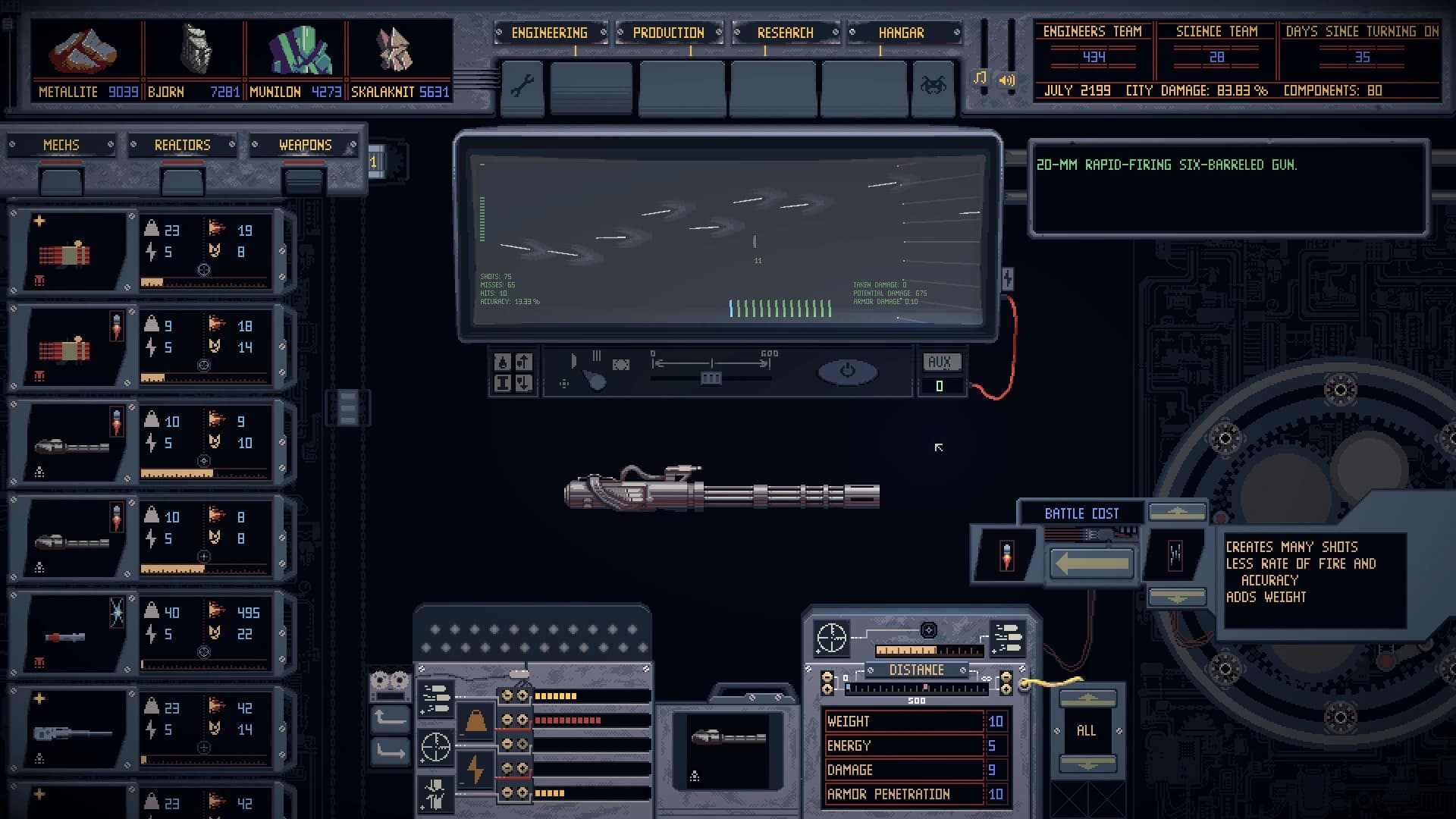
Task: Click the Metallite ore icon
Action: [83, 50]
